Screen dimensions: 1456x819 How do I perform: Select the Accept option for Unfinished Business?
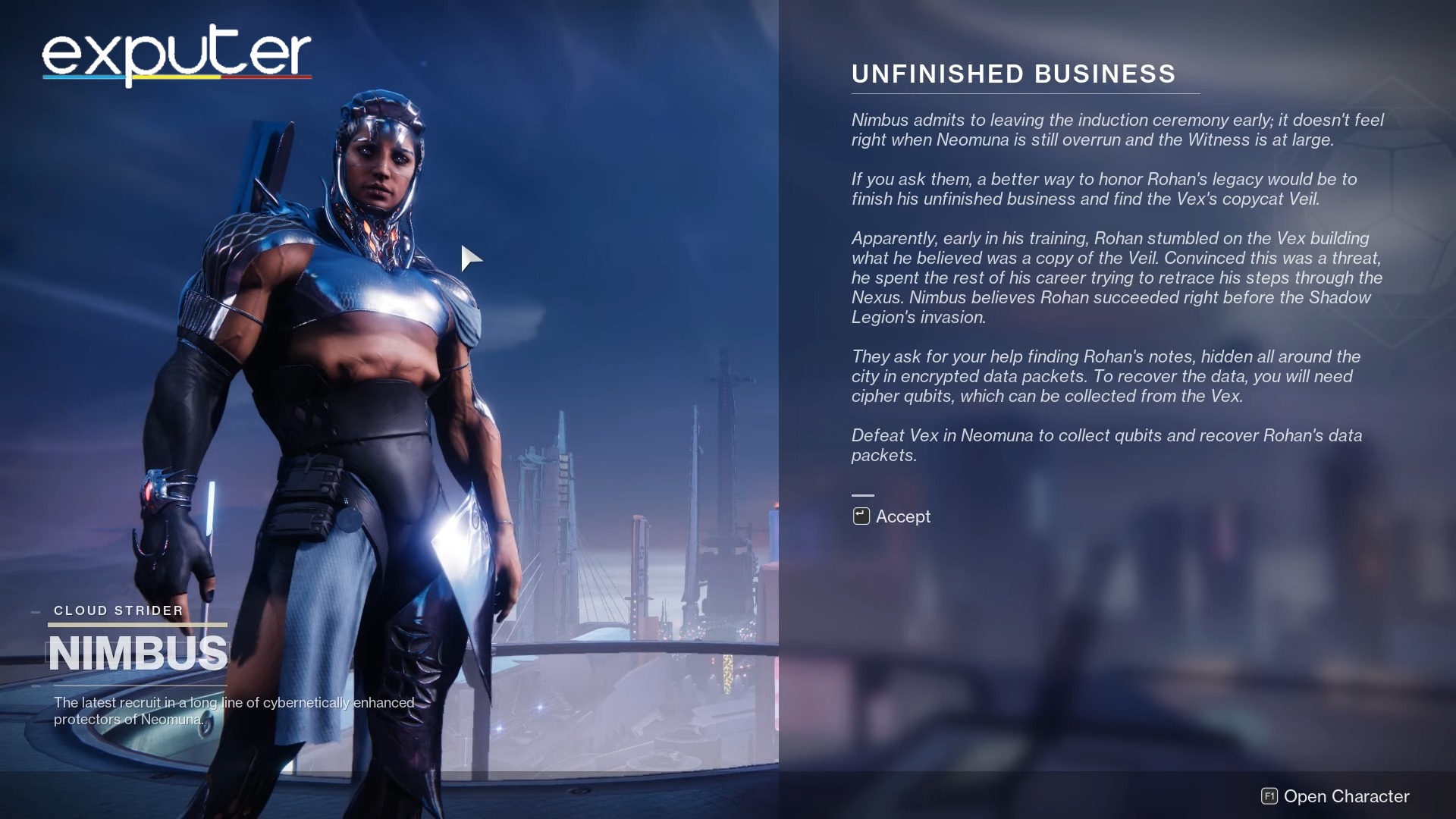[x=902, y=516]
